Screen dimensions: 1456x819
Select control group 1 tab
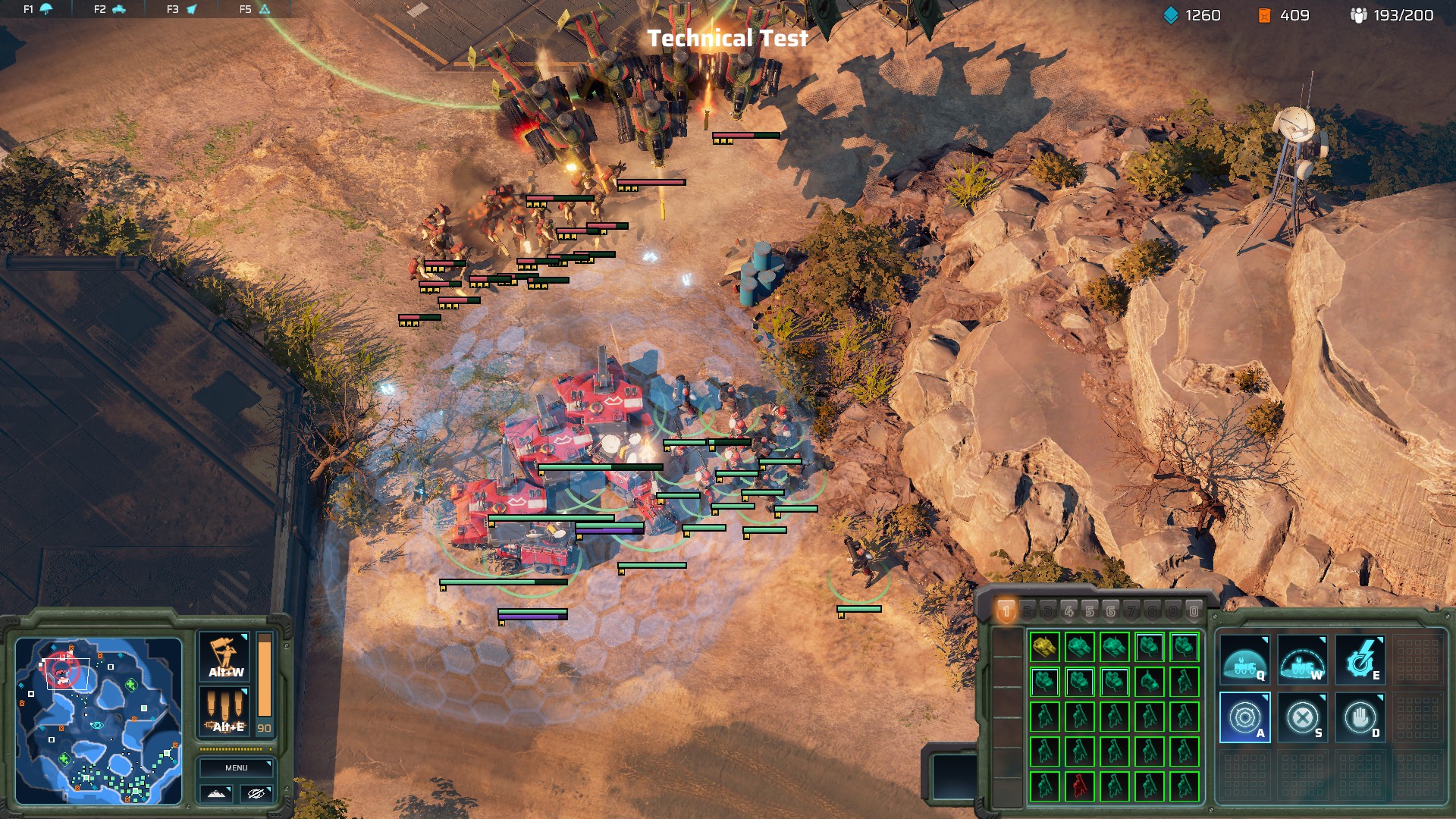tap(1006, 610)
